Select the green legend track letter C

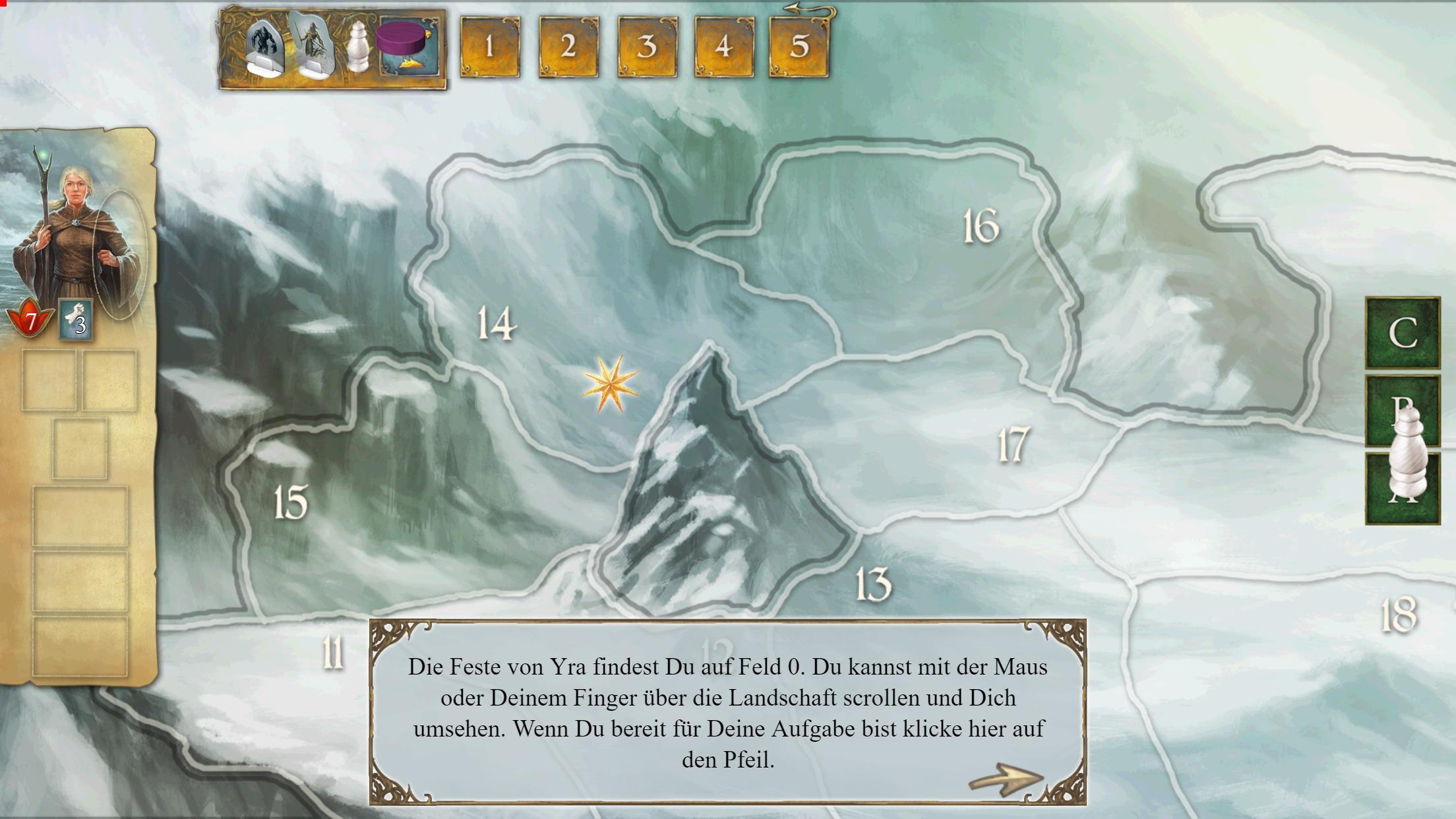point(1403,333)
